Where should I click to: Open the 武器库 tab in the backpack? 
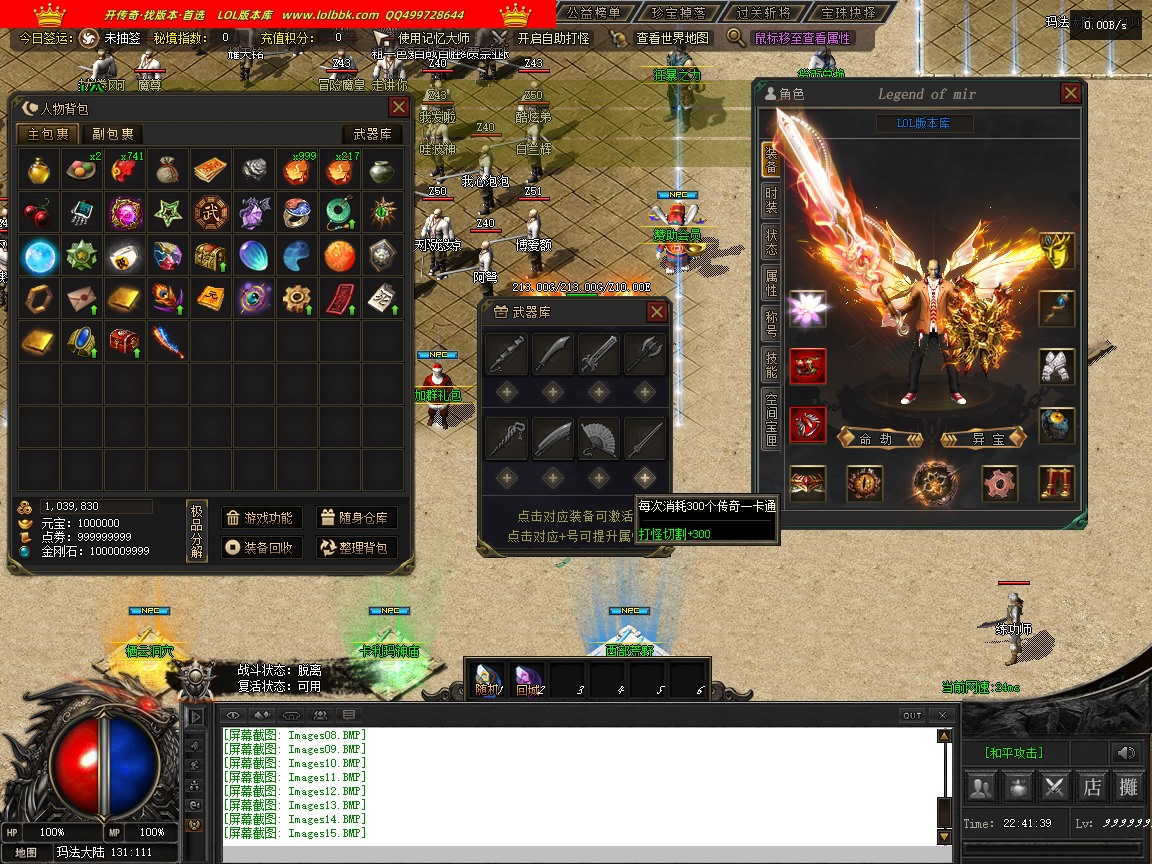[372, 134]
